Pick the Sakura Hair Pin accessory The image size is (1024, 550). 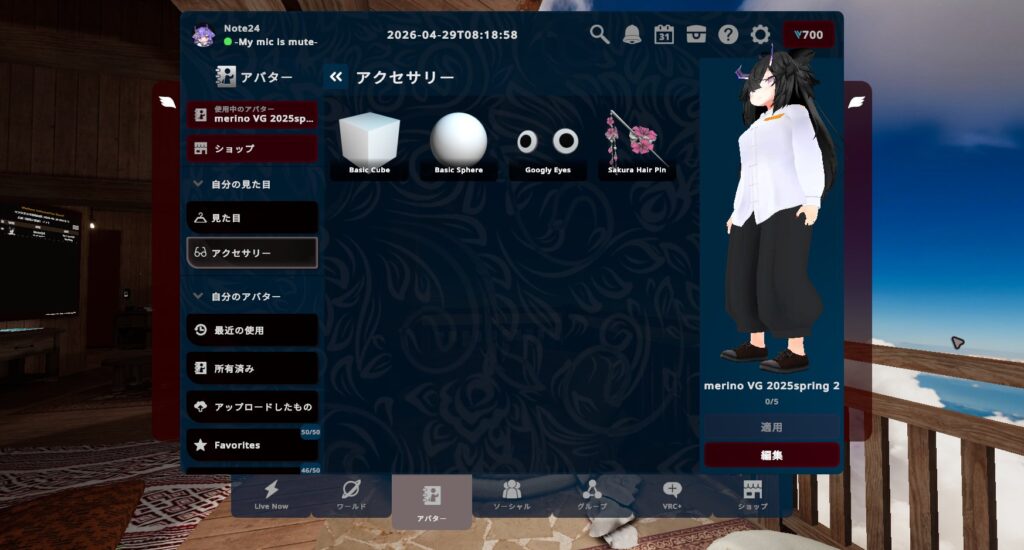point(637,145)
